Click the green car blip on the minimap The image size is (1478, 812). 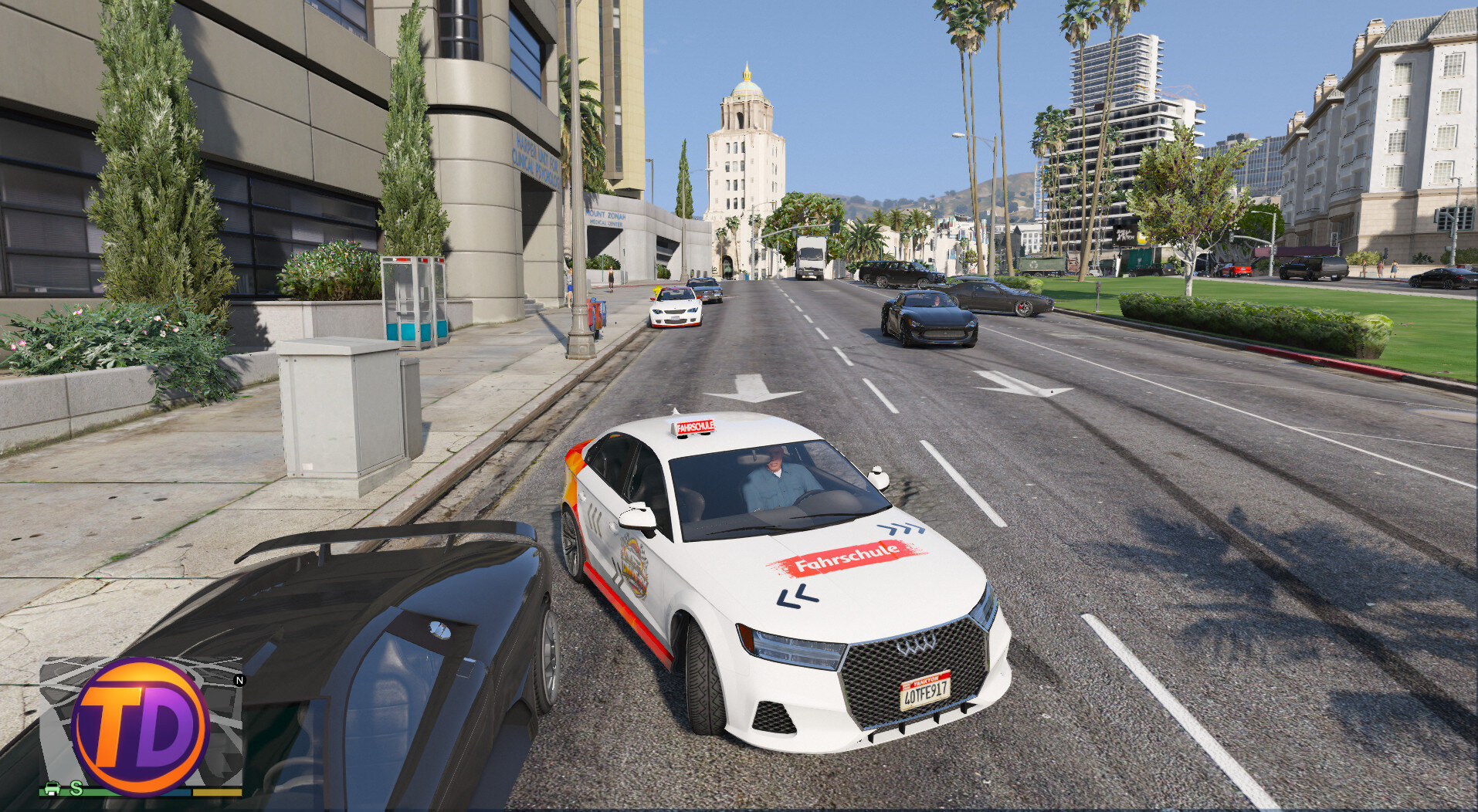tap(53, 788)
